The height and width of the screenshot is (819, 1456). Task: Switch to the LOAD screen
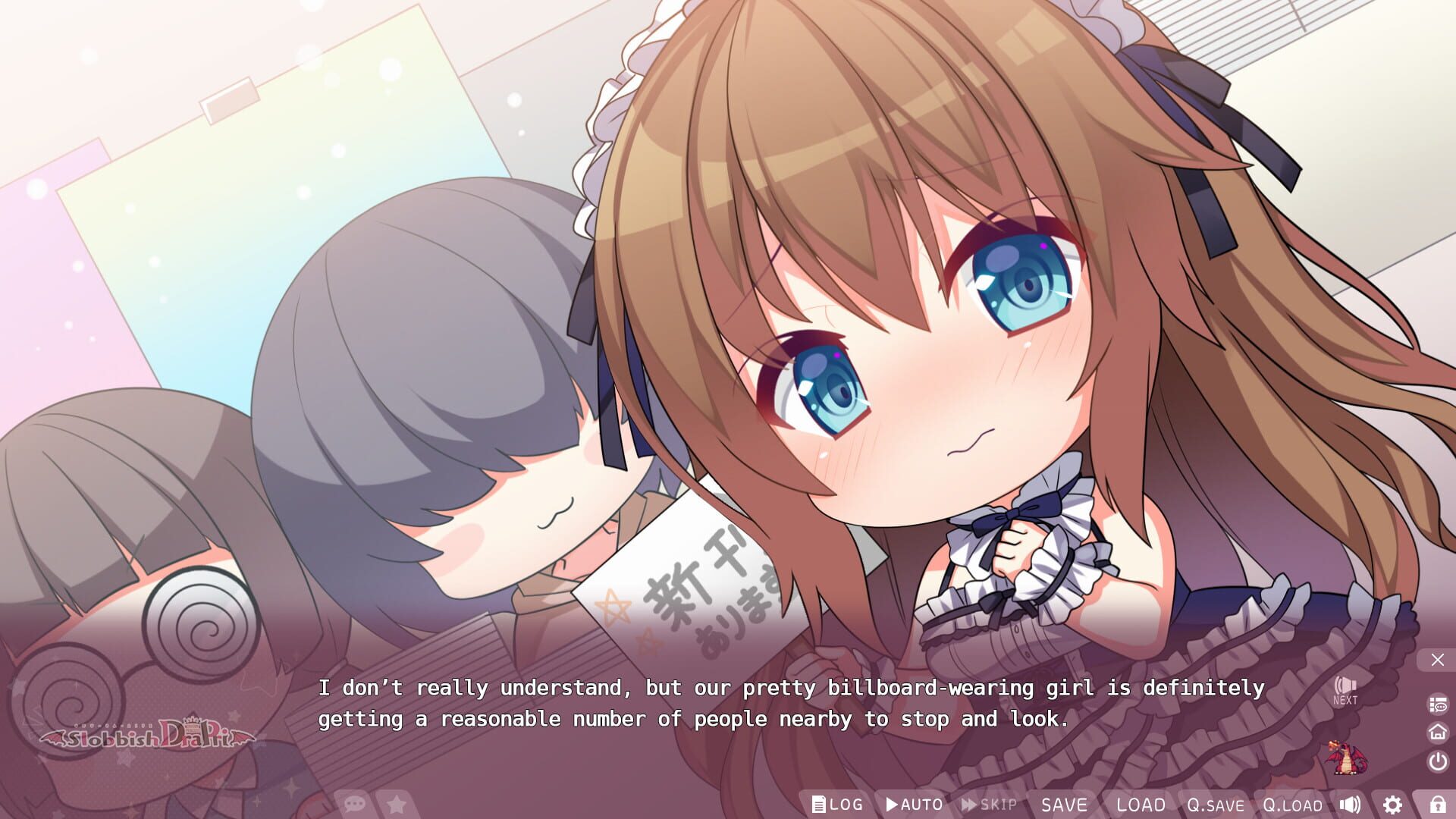[1141, 805]
